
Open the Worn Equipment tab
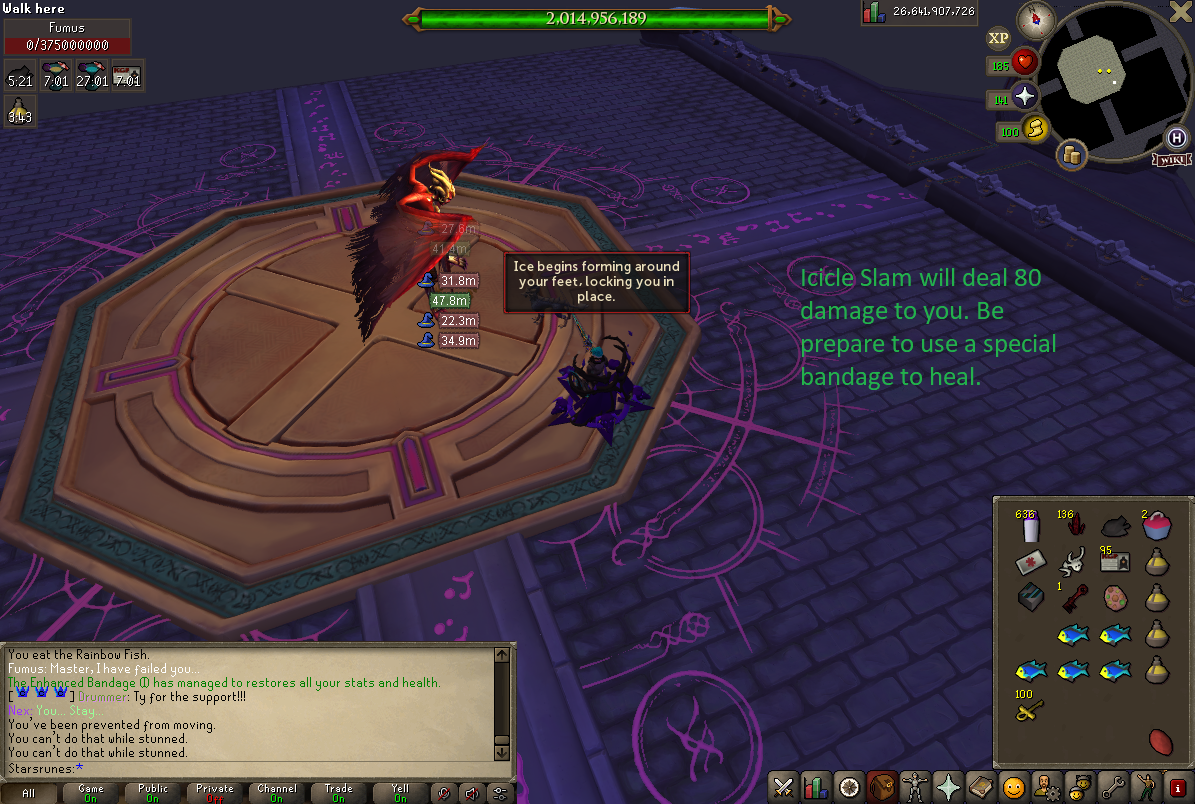tap(914, 787)
